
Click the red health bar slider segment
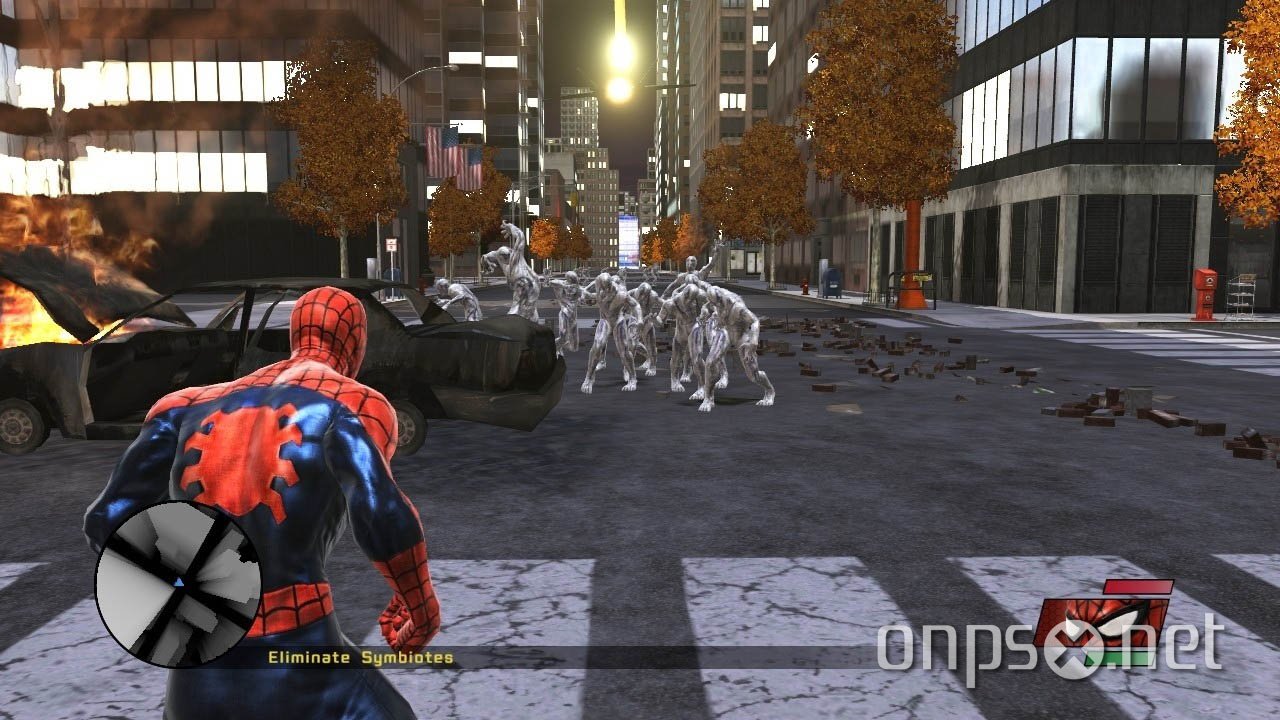click(x=1140, y=586)
